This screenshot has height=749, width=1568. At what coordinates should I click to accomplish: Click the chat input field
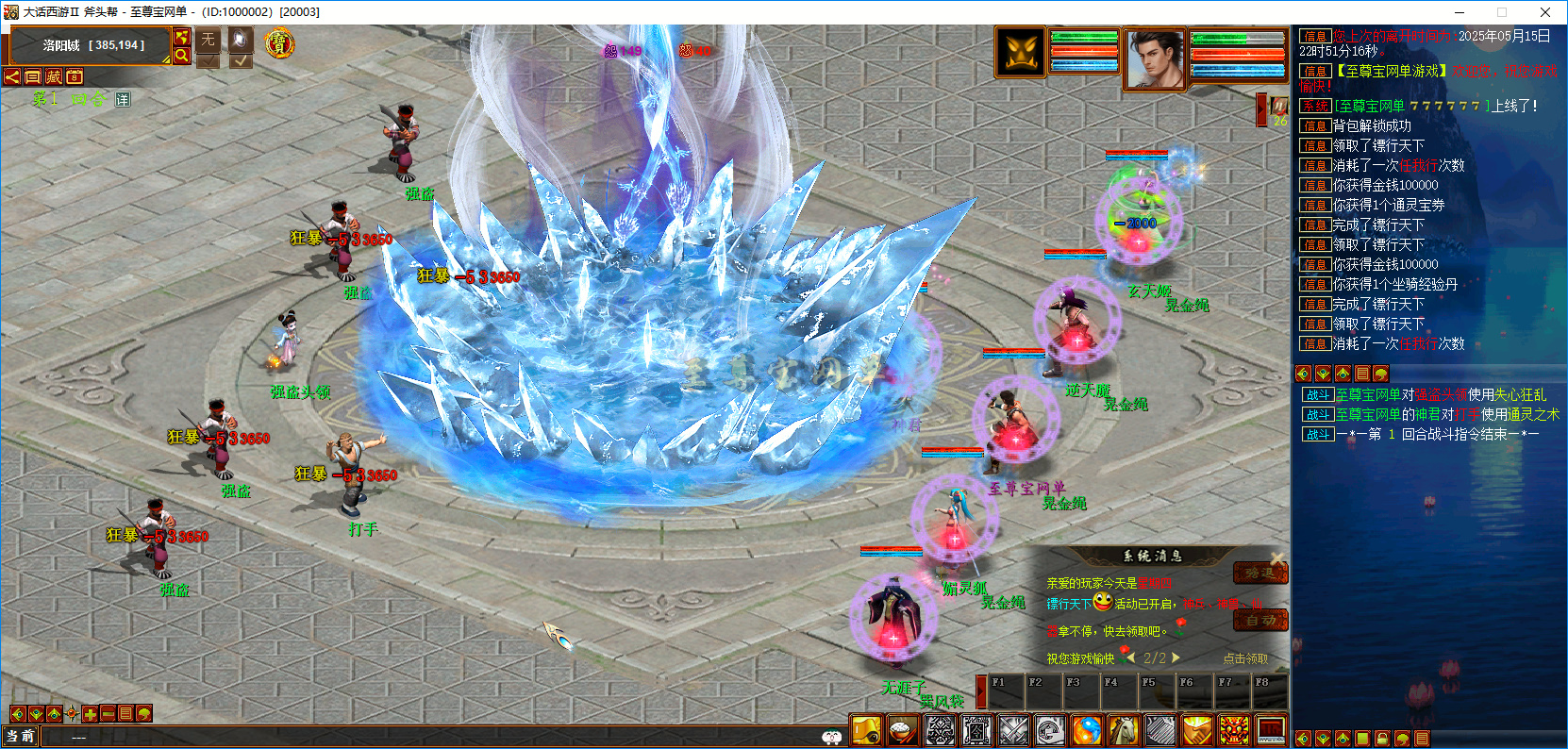click(x=425, y=737)
